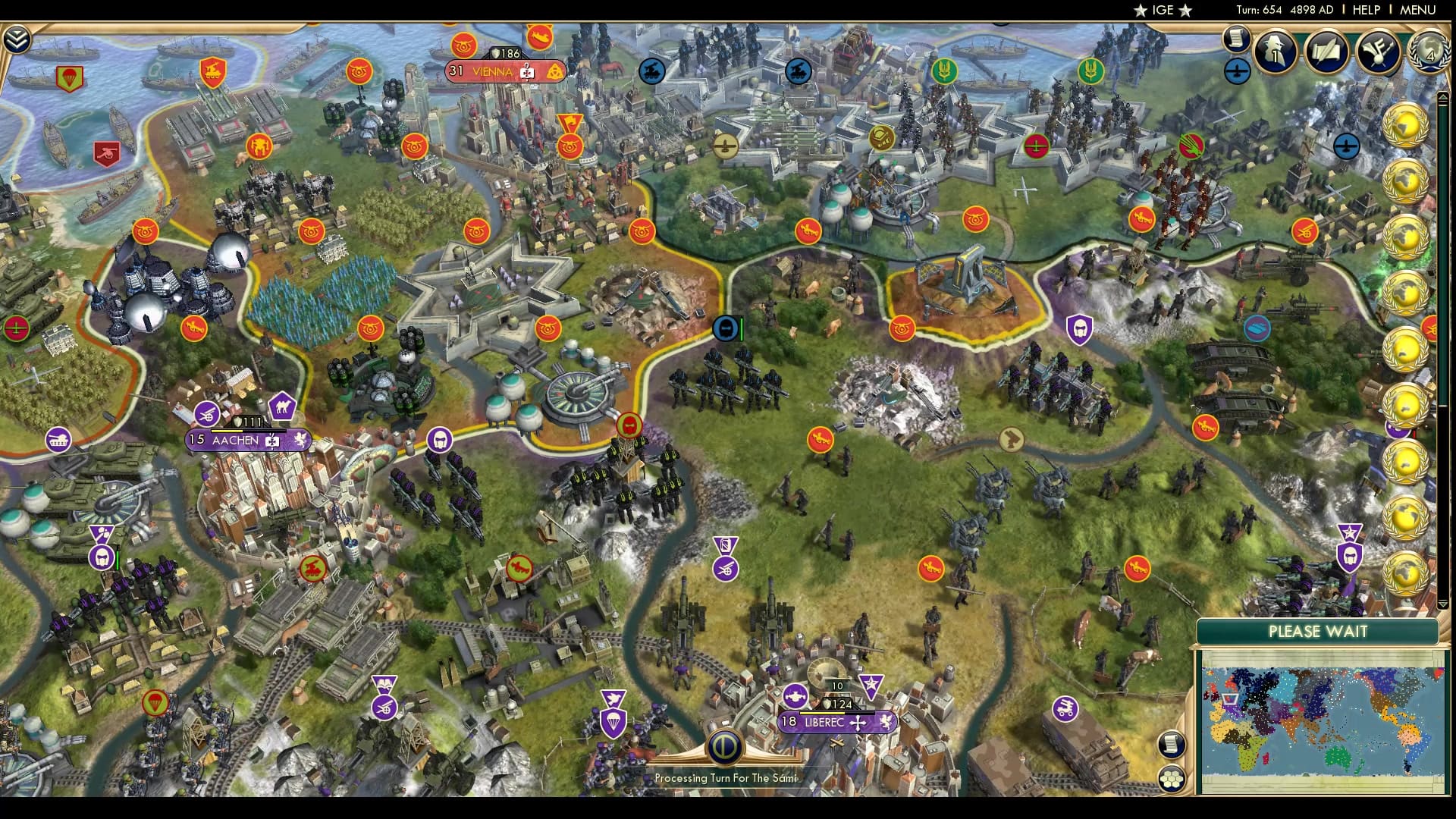Open the Notification Log scroll icon

pyautogui.click(x=1235, y=40)
